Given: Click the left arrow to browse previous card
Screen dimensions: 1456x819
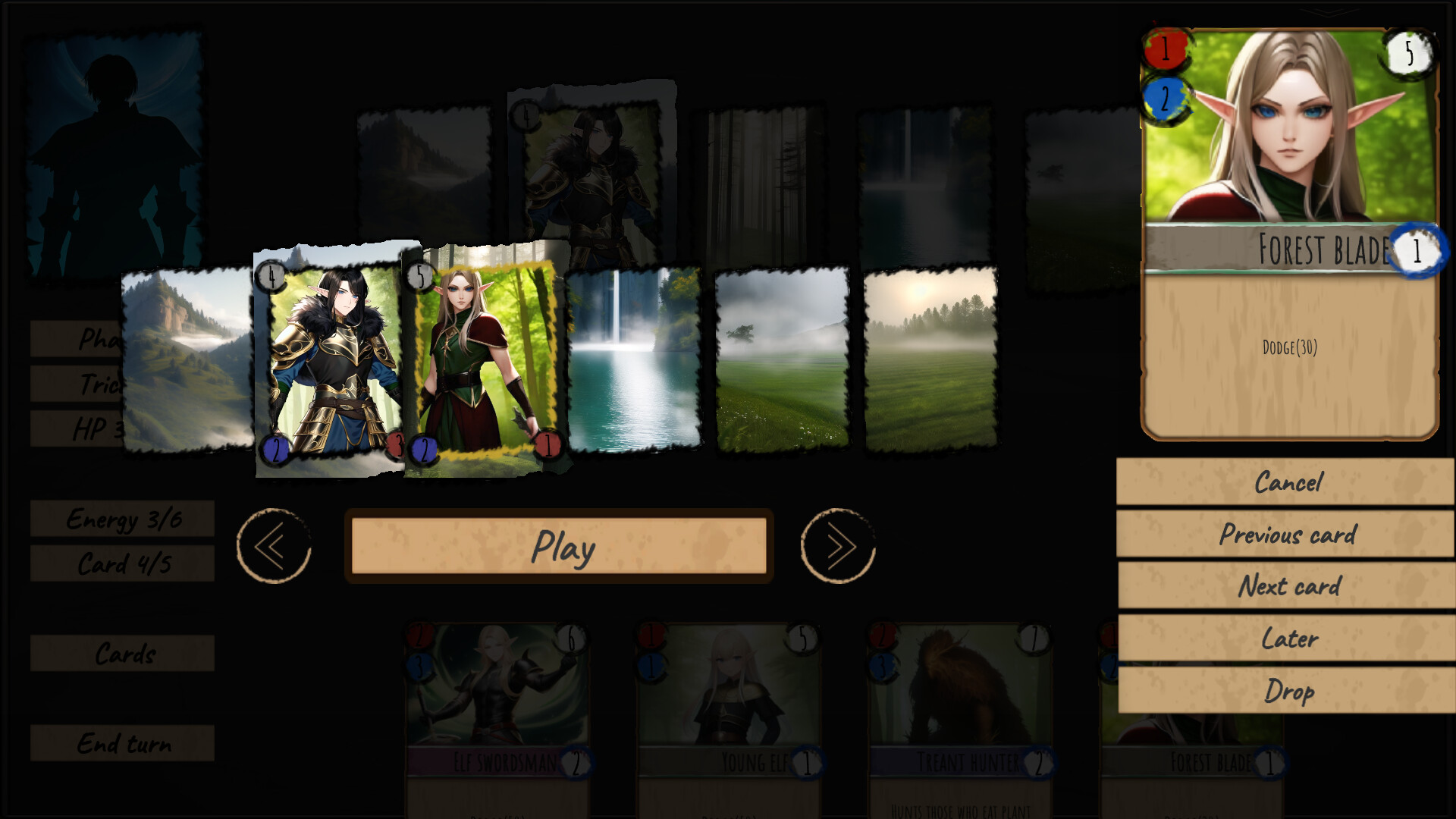Looking at the screenshot, I should pos(274,545).
